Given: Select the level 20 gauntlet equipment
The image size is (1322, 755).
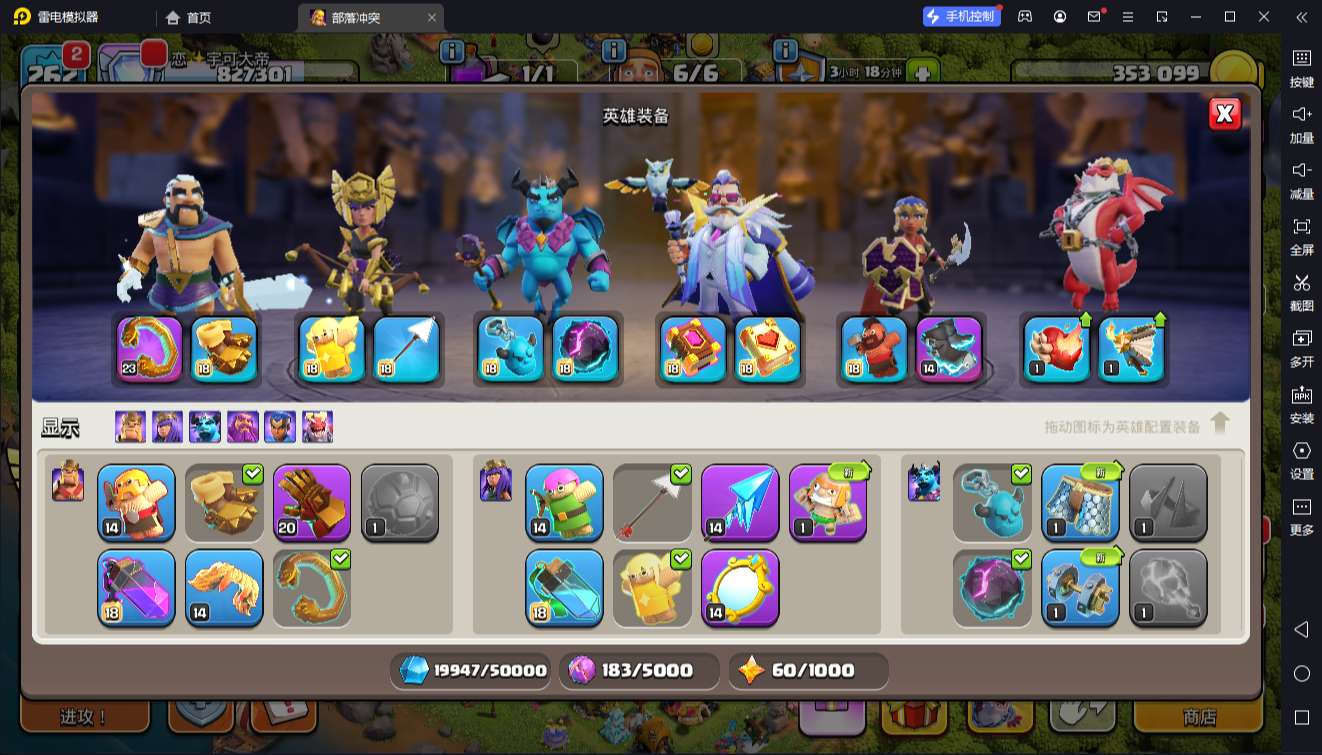Looking at the screenshot, I should (x=312, y=501).
